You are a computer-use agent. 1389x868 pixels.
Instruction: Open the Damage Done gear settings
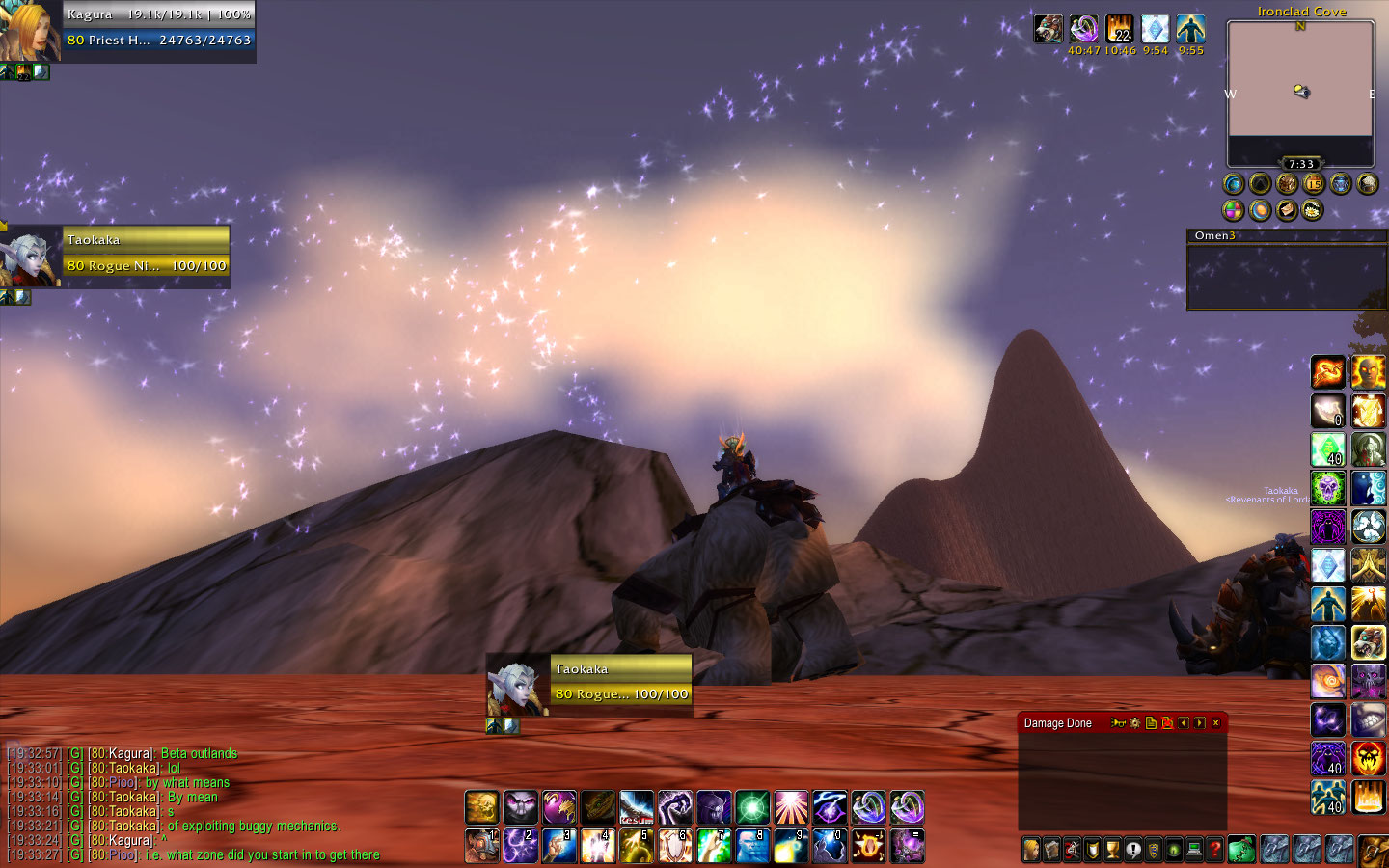[1135, 723]
